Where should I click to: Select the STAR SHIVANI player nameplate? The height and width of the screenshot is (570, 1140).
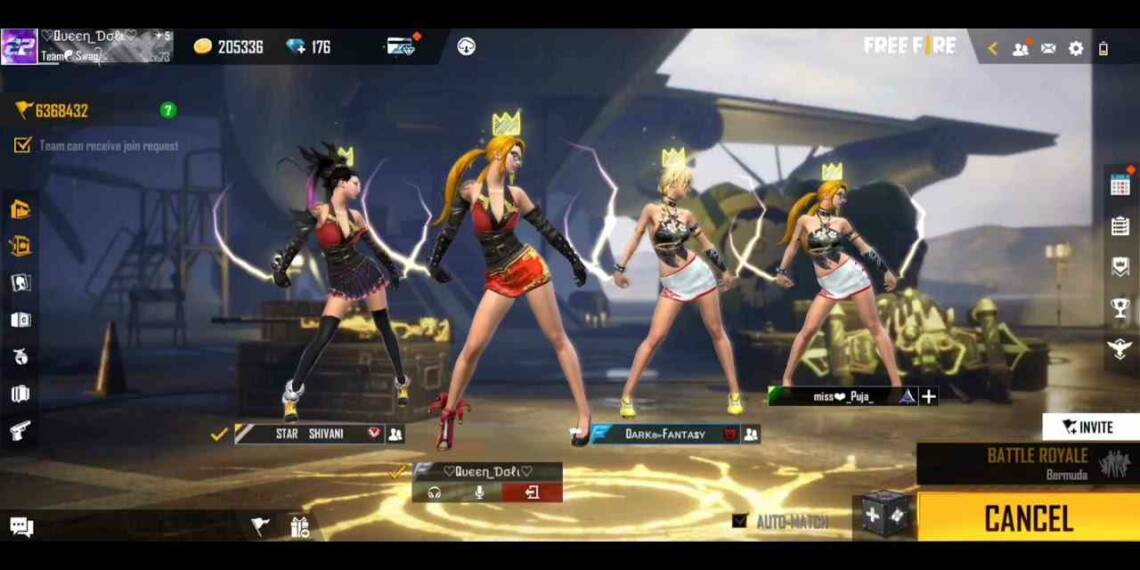309,434
